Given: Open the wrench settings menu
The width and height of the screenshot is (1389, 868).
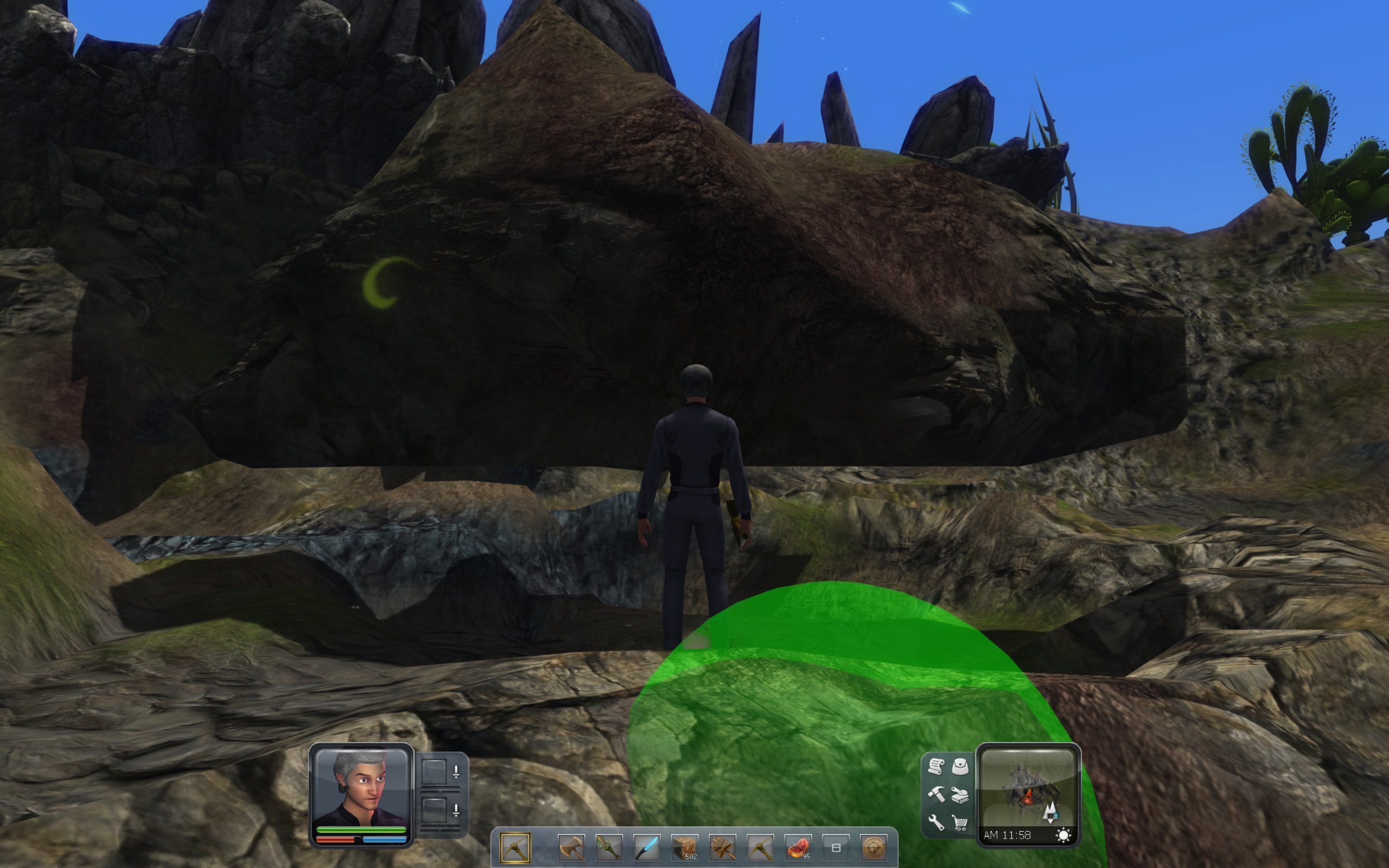Looking at the screenshot, I should point(936,822).
